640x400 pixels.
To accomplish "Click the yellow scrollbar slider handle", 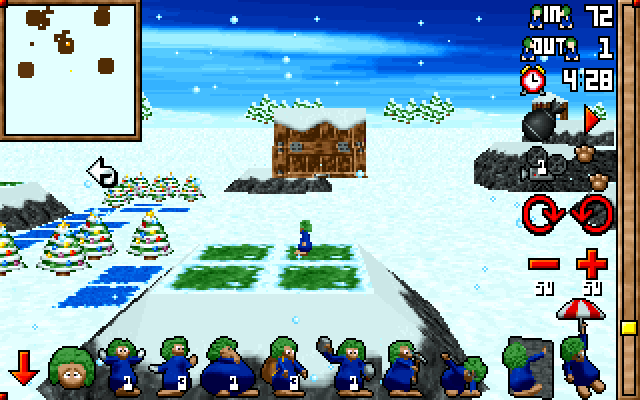I will [x=629, y=327].
